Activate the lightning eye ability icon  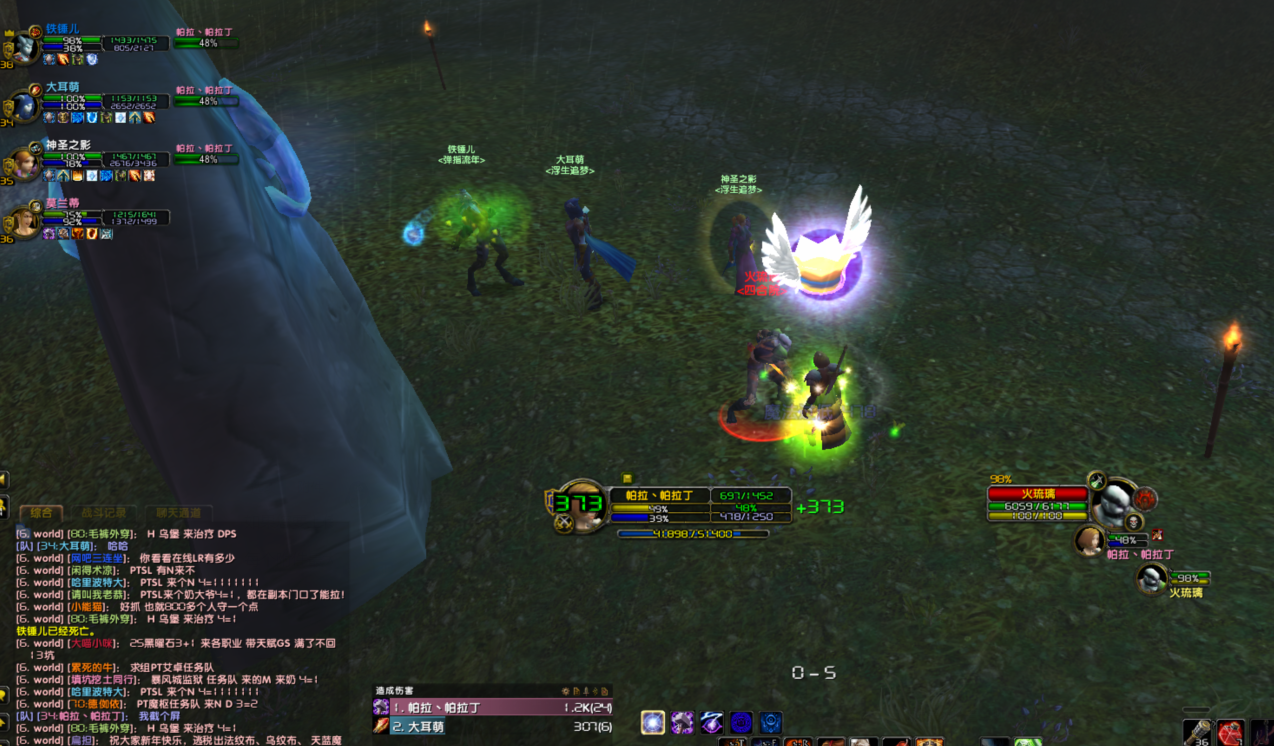coord(712,722)
